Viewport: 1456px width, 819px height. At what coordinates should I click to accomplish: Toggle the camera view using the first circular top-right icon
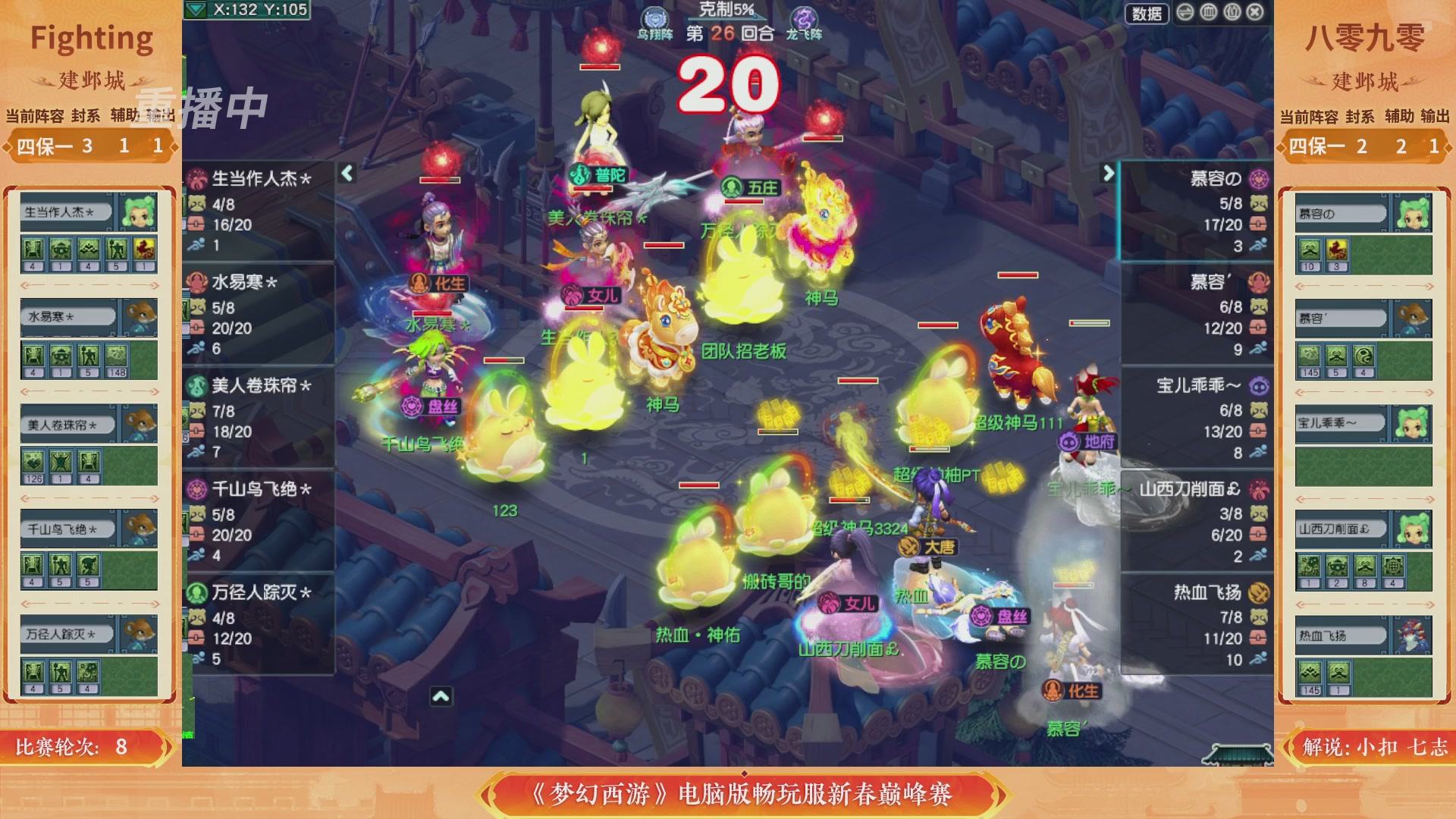click(x=1185, y=13)
